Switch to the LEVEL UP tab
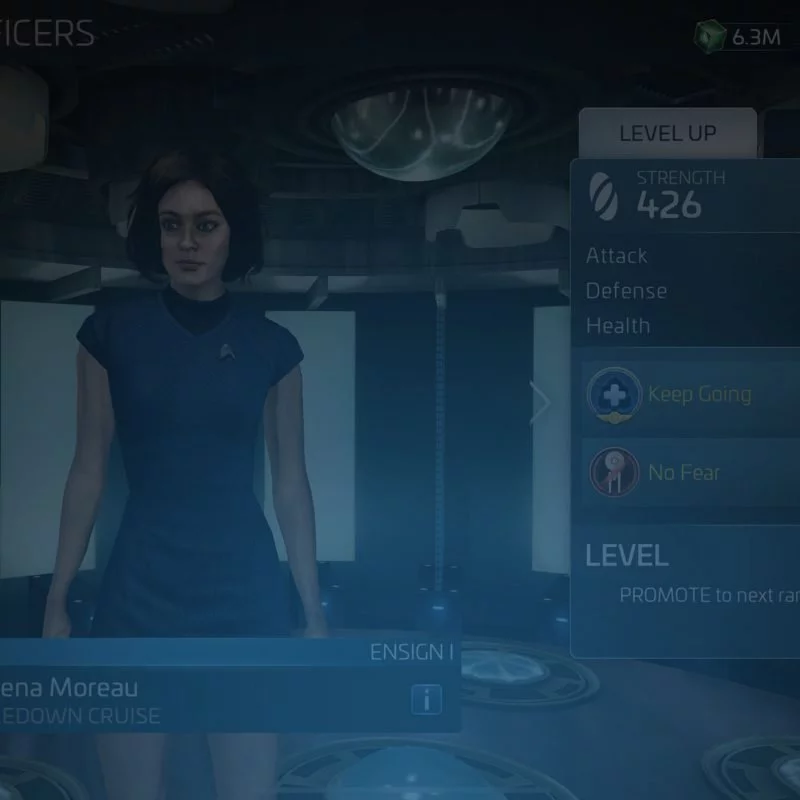Viewport: 800px width, 800px height. coord(667,134)
